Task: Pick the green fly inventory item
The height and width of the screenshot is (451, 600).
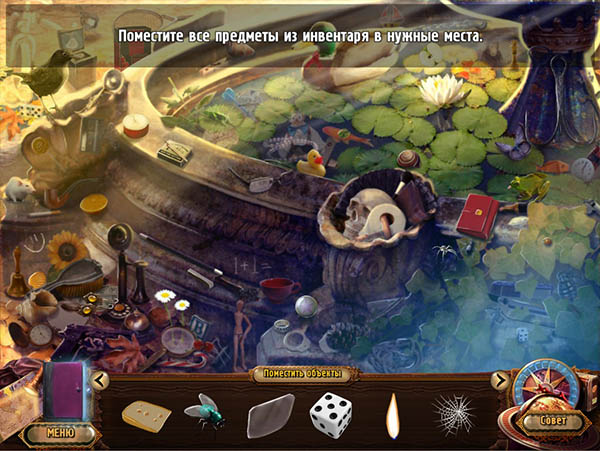Action: pos(205,411)
